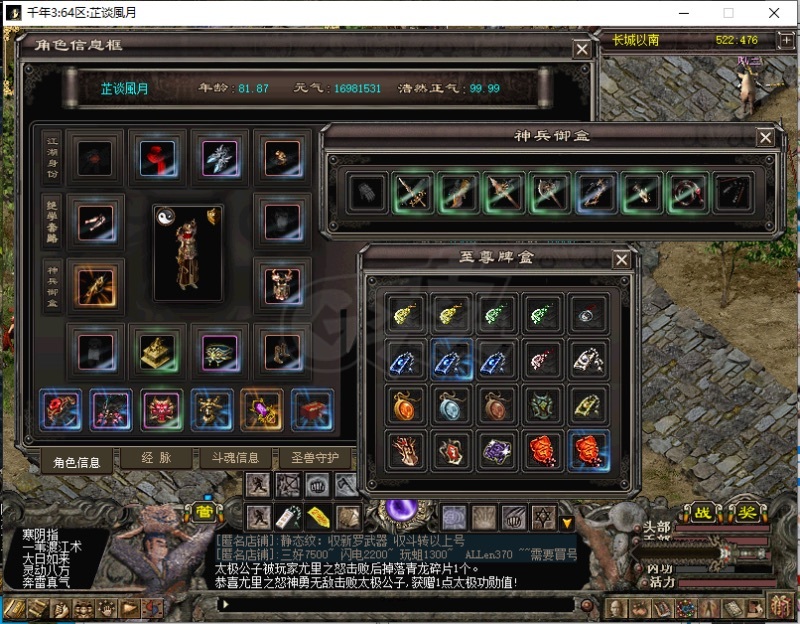The image size is (800, 624).
Task: Click the 战 button above the status bars
Action: click(703, 512)
